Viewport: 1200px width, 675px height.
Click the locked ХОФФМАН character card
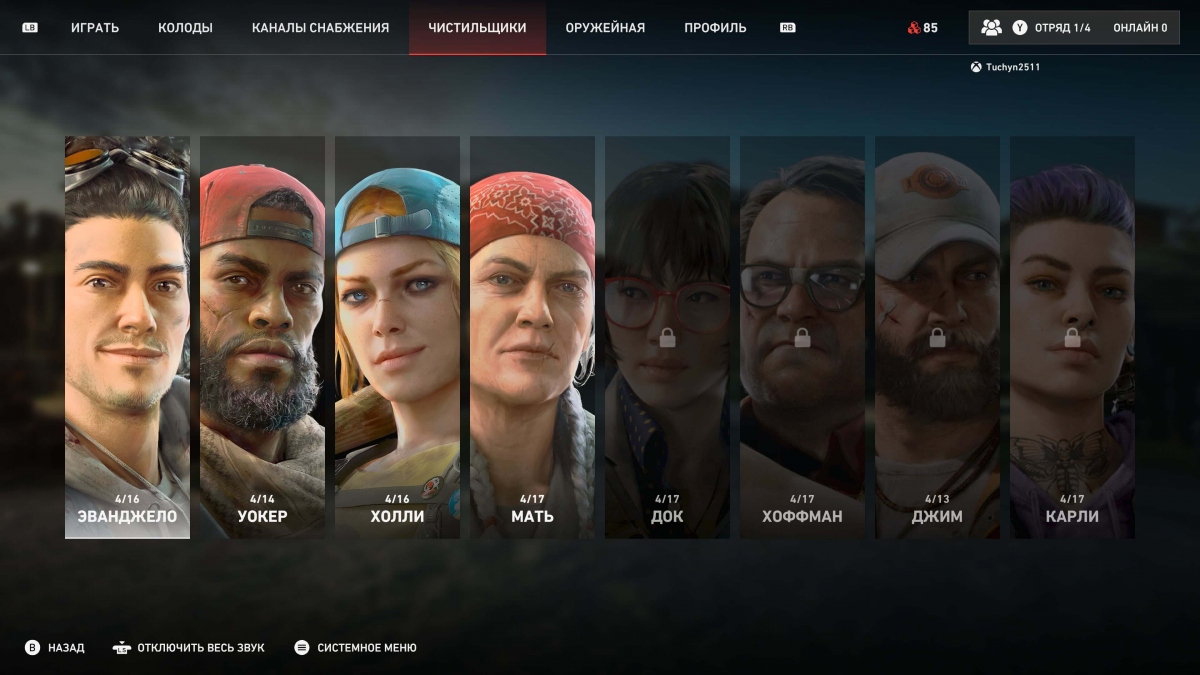tap(802, 337)
